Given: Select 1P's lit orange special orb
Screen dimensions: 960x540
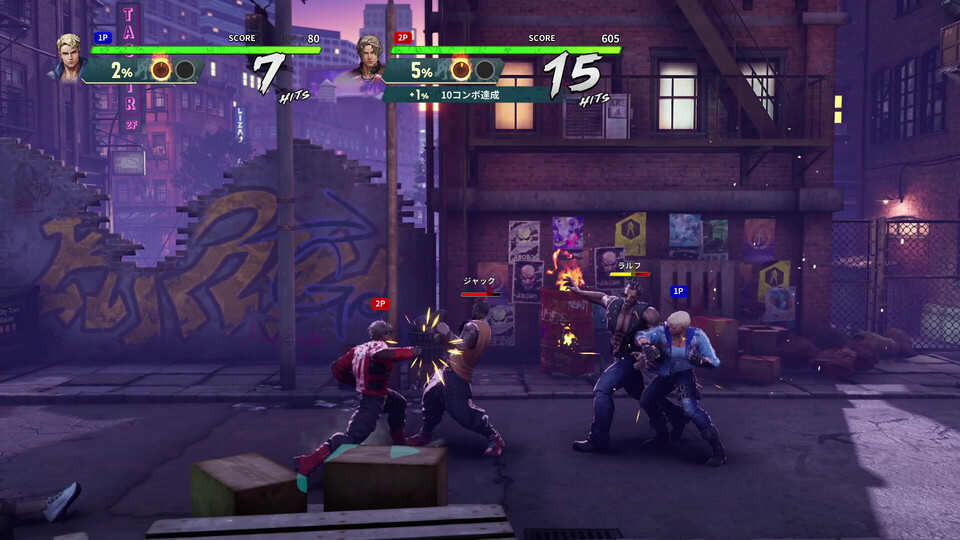Looking at the screenshot, I should (160, 70).
